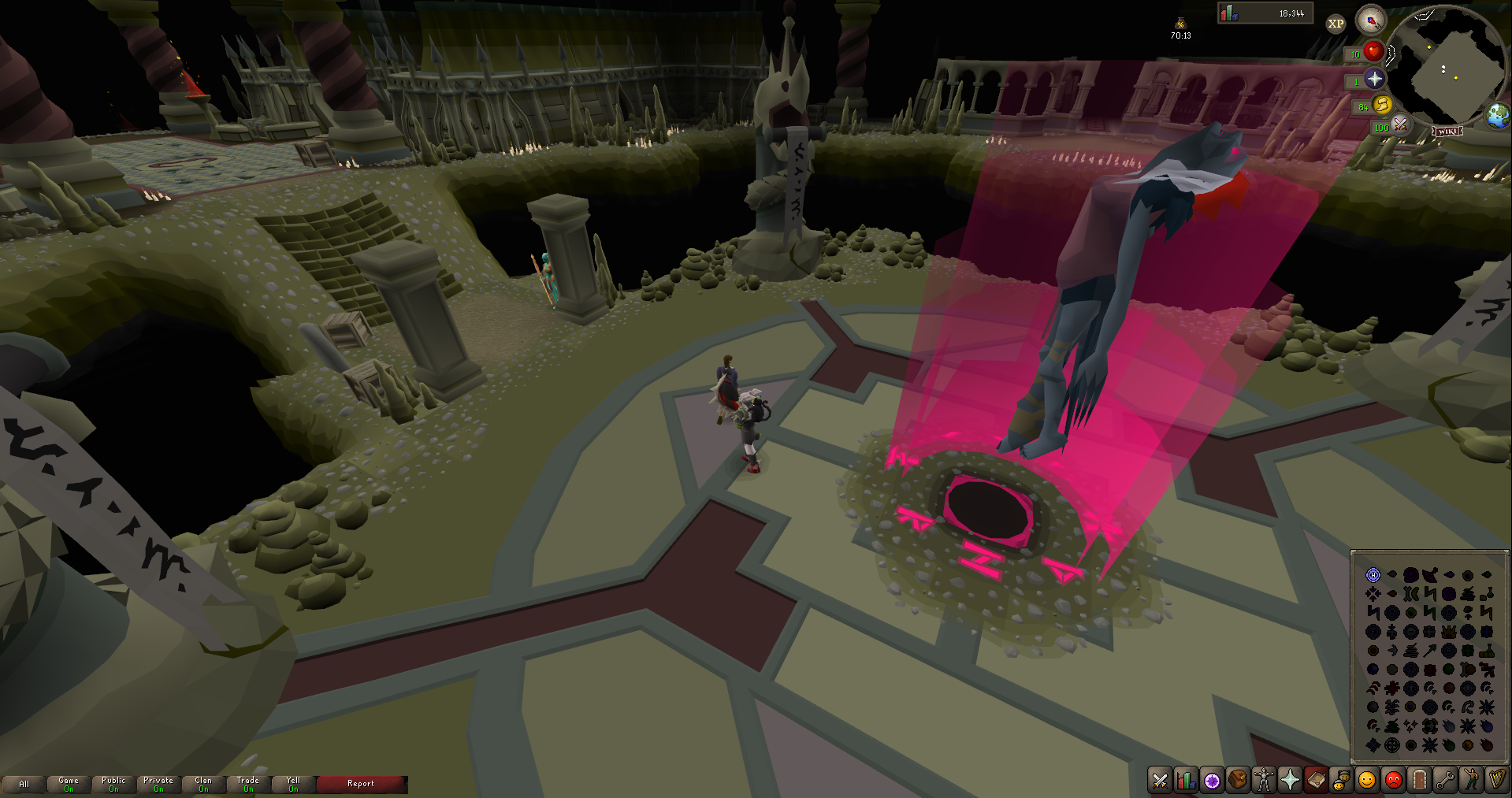Image resolution: width=1512 pixels, height=798 pixels.
Task: Click the Report button
Action: point(361,783)
